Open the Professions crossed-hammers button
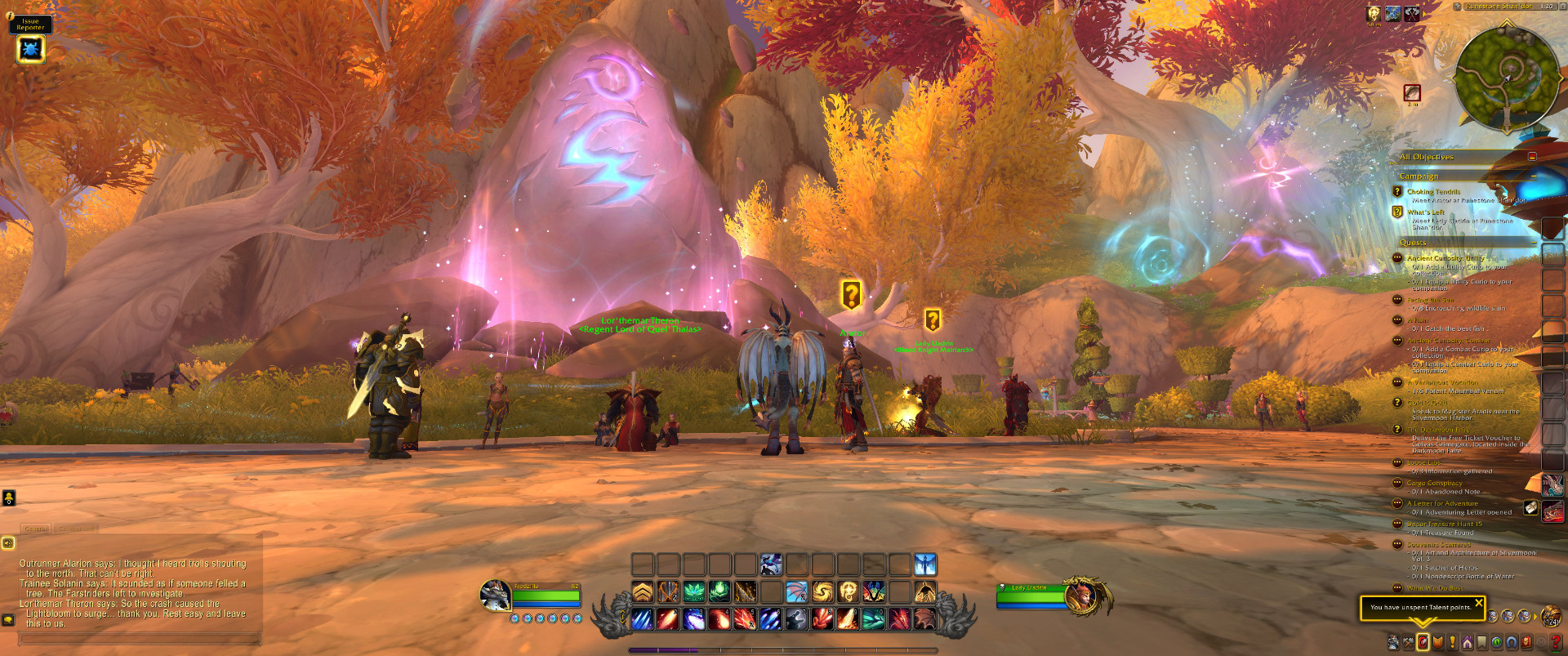 pos(1408,643)
